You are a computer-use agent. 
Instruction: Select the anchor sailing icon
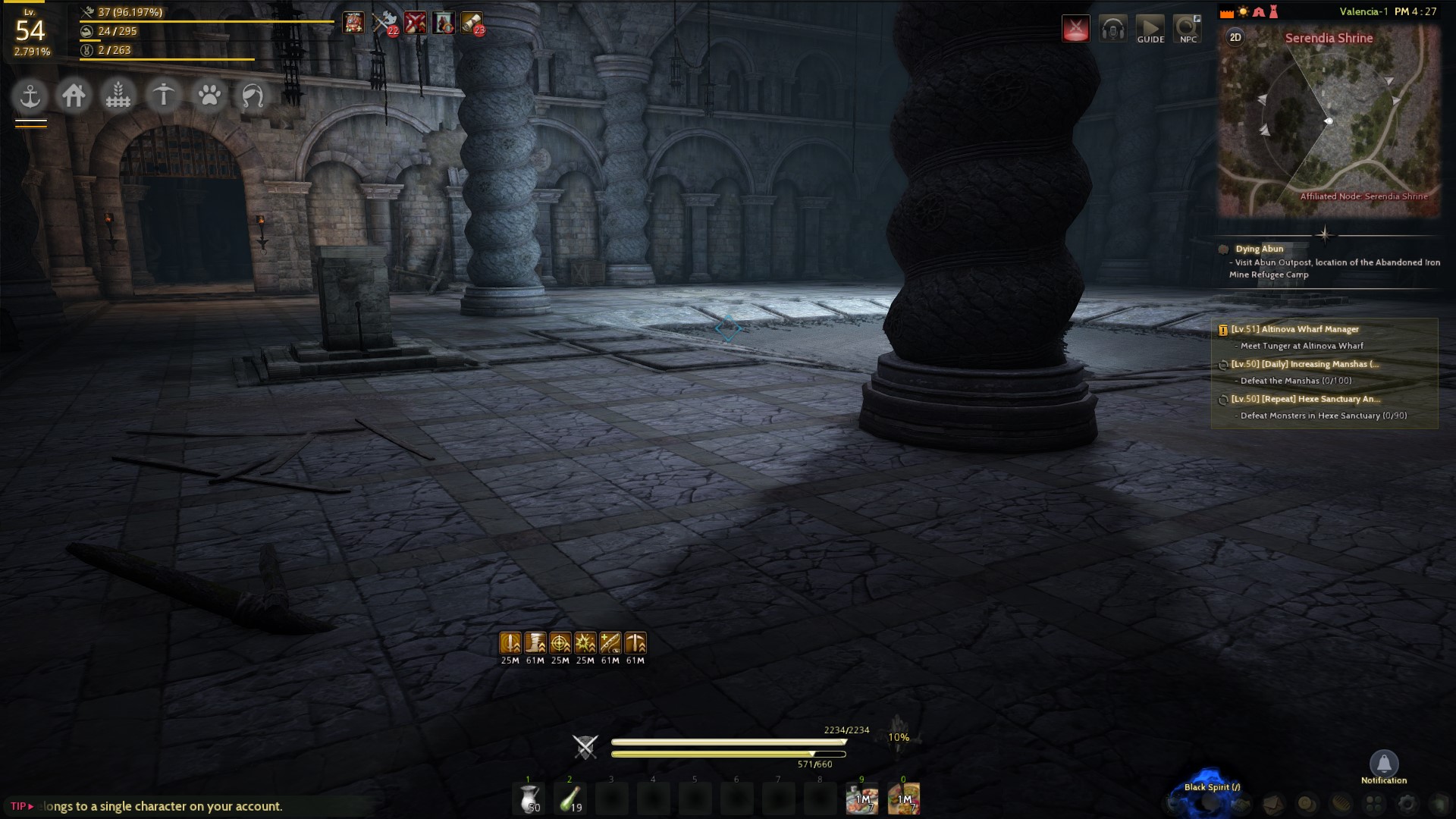pos(29,96)
